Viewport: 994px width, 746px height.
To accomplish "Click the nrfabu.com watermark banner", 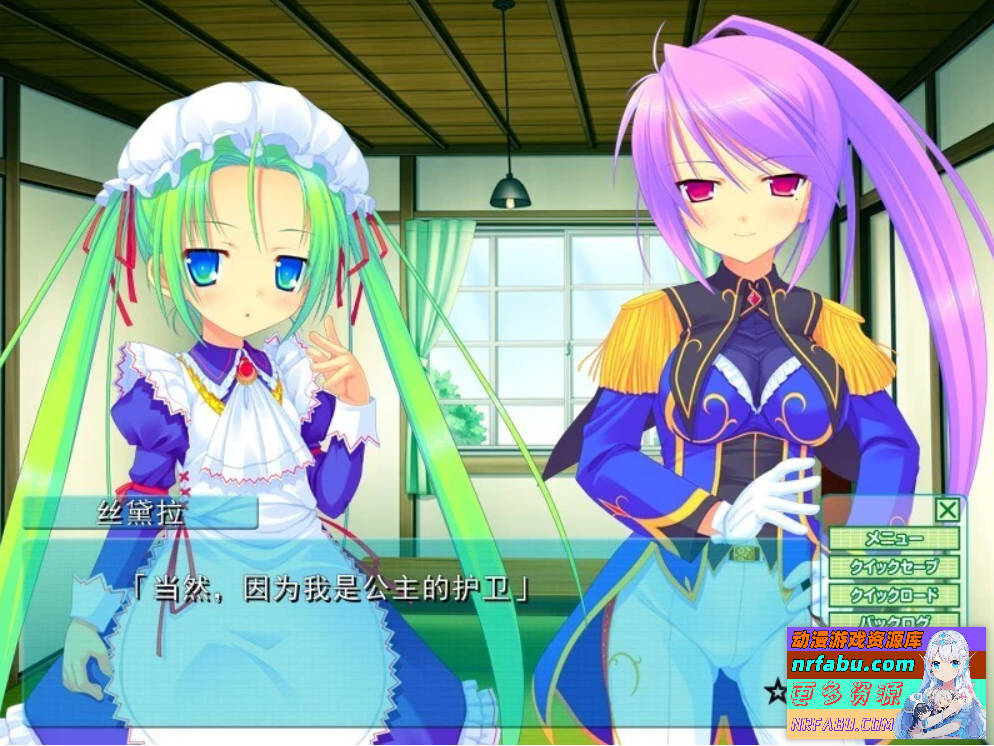I will click(x=885, y=683).
